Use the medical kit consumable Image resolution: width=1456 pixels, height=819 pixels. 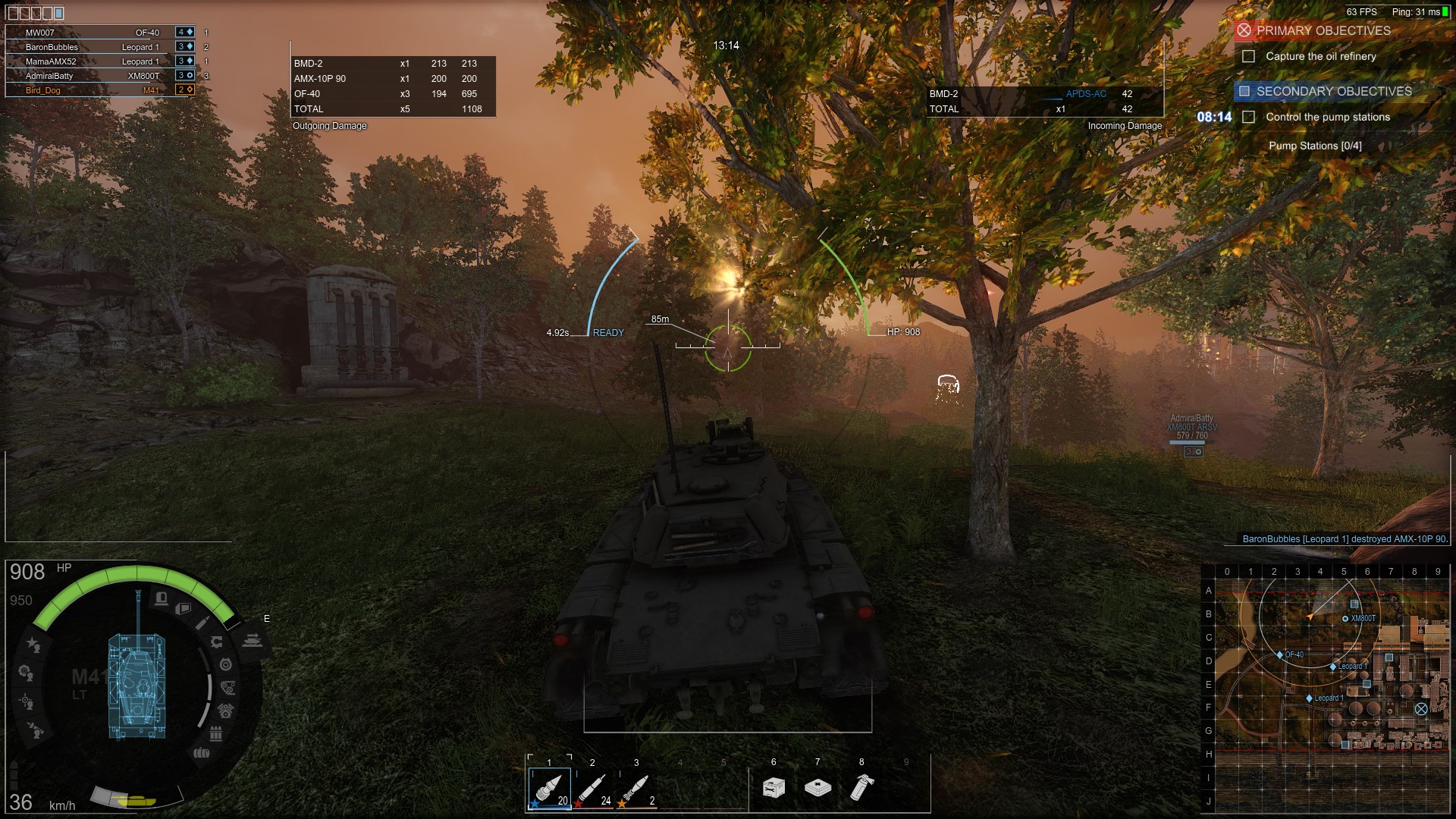[x=817, y=788]
